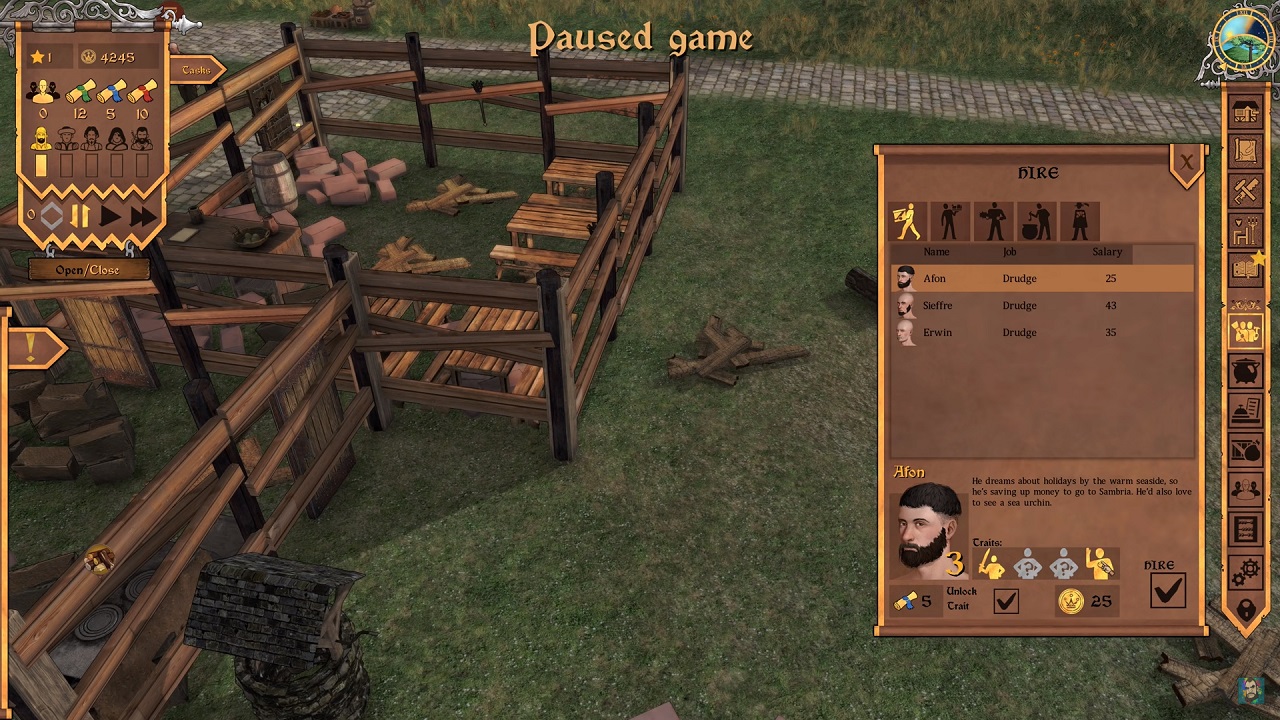Open the cauldron kitchen menu
Image resolution: width=1280 pixels, height=720 pixels.
click(x=1245, y=372)
